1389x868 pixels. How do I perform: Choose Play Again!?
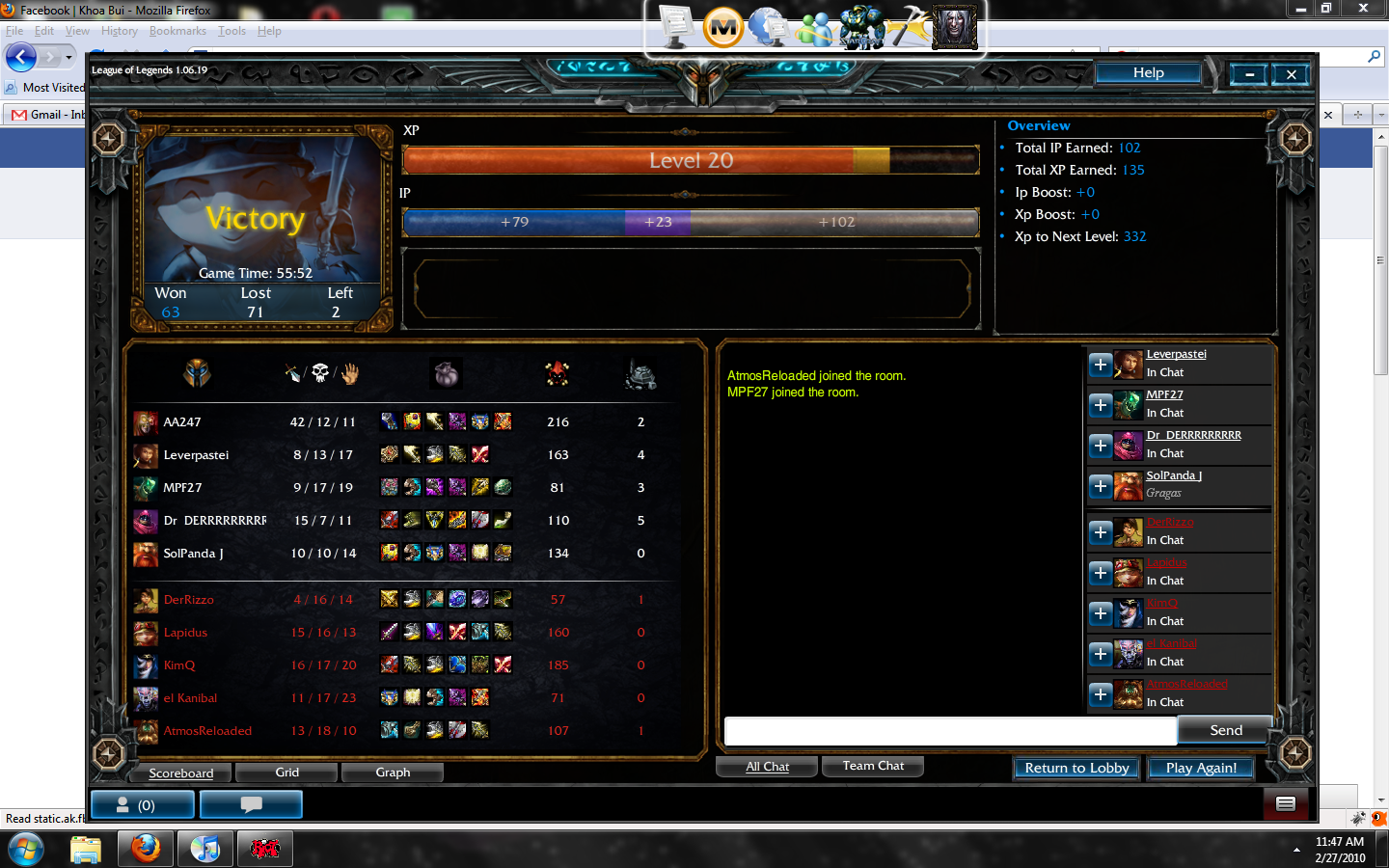[x=1200, y=768]
